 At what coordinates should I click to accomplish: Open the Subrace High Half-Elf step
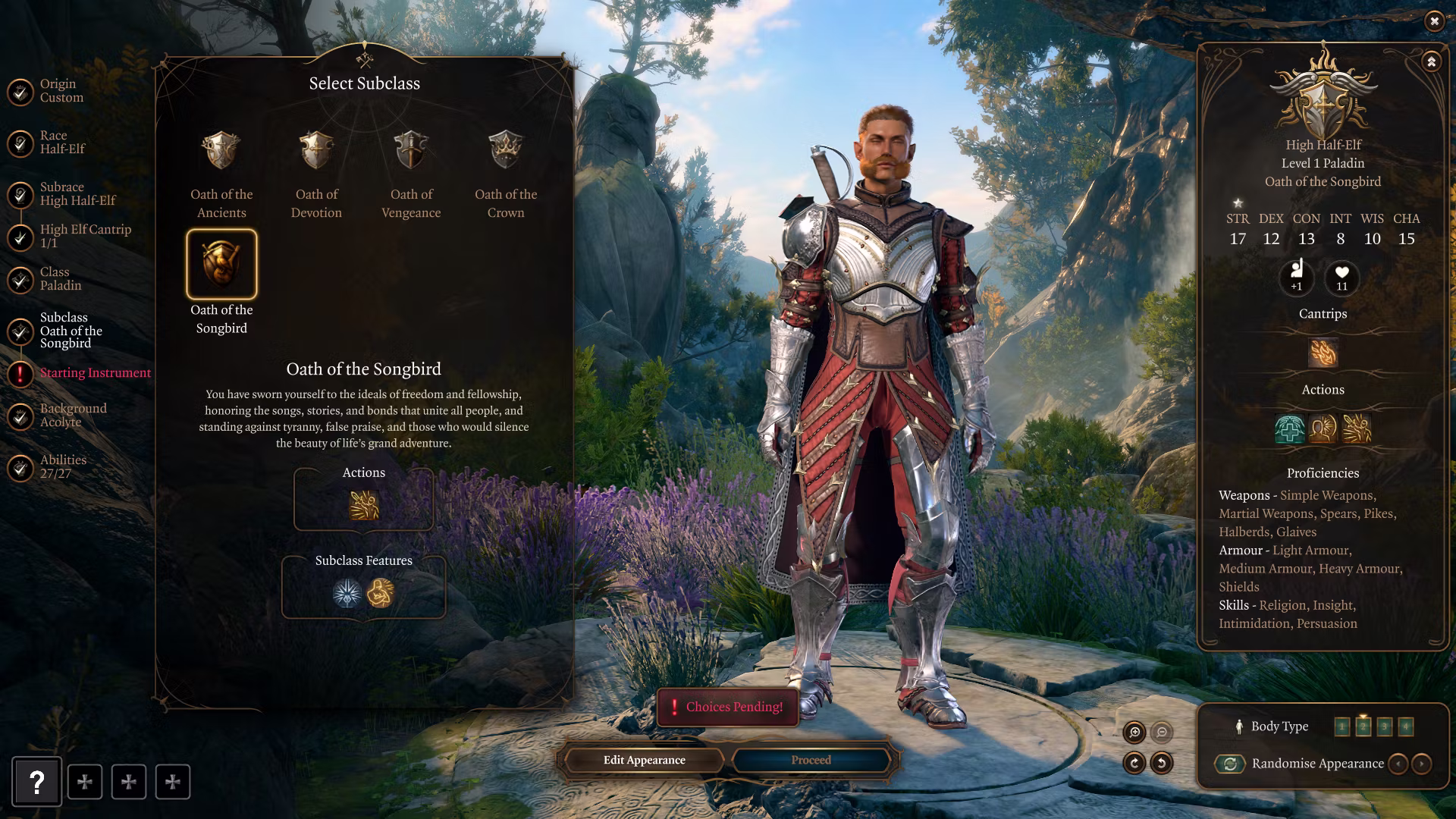[77, 194]
